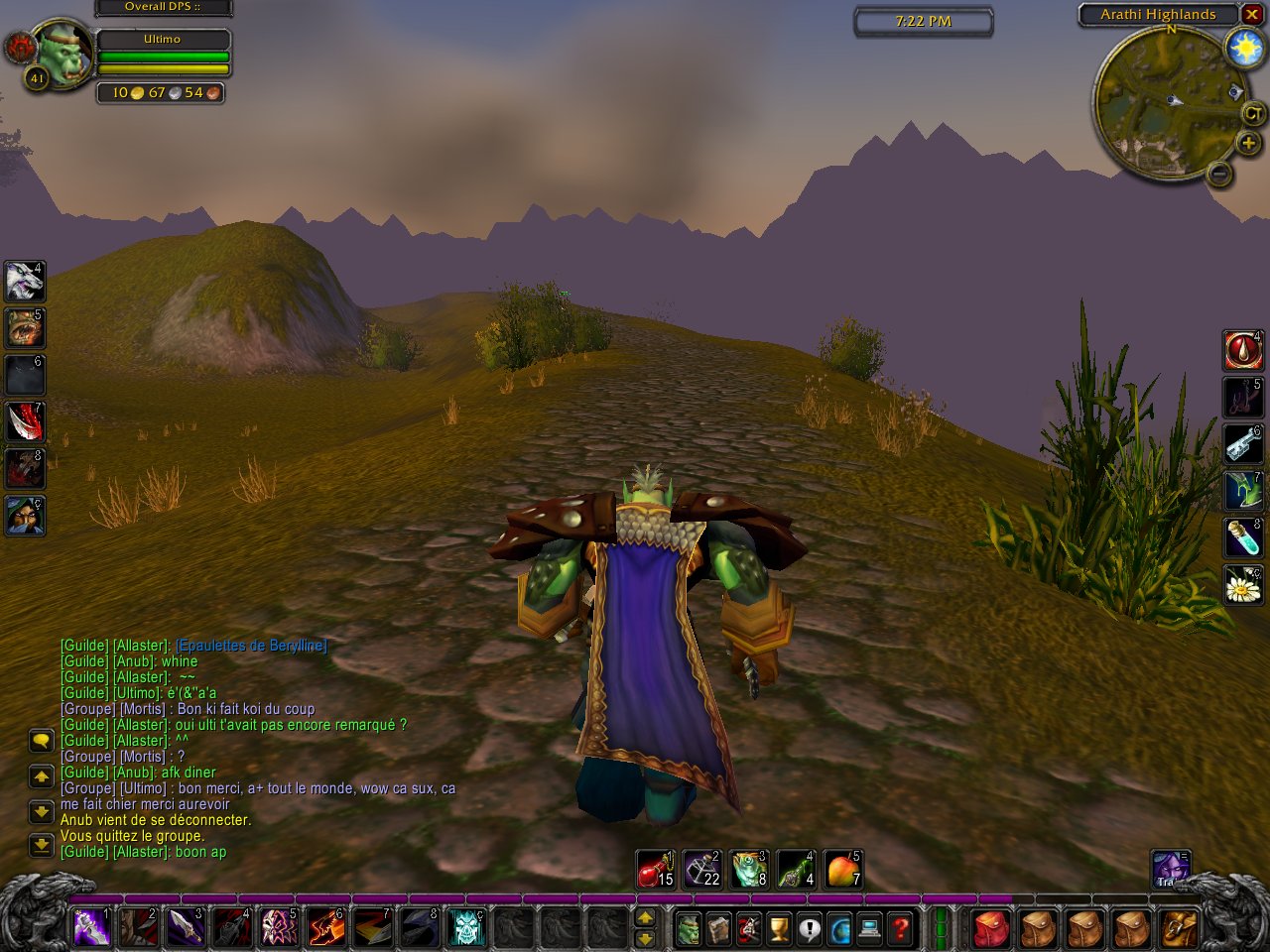The image size is (1270, 952).
Task: Activate the glowing blue skull ability
Action: (x=466, y=928)
